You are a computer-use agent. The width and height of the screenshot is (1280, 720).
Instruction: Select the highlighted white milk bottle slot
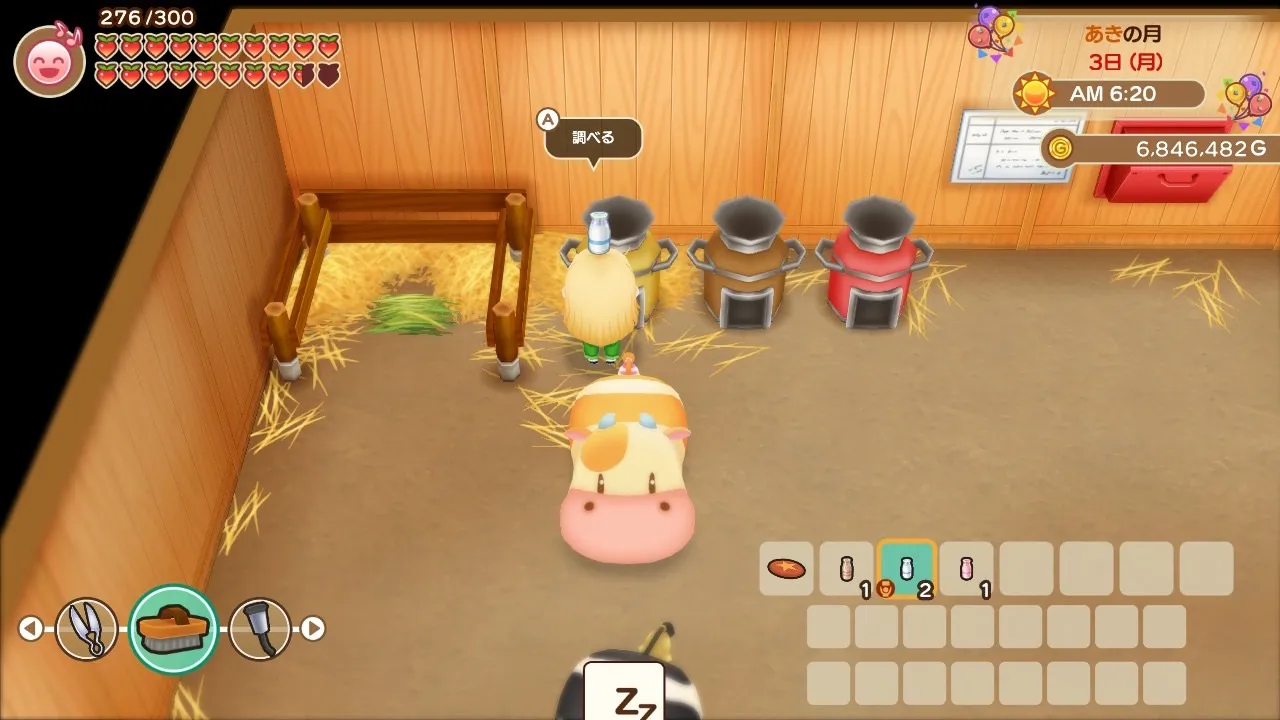[906, 569]
